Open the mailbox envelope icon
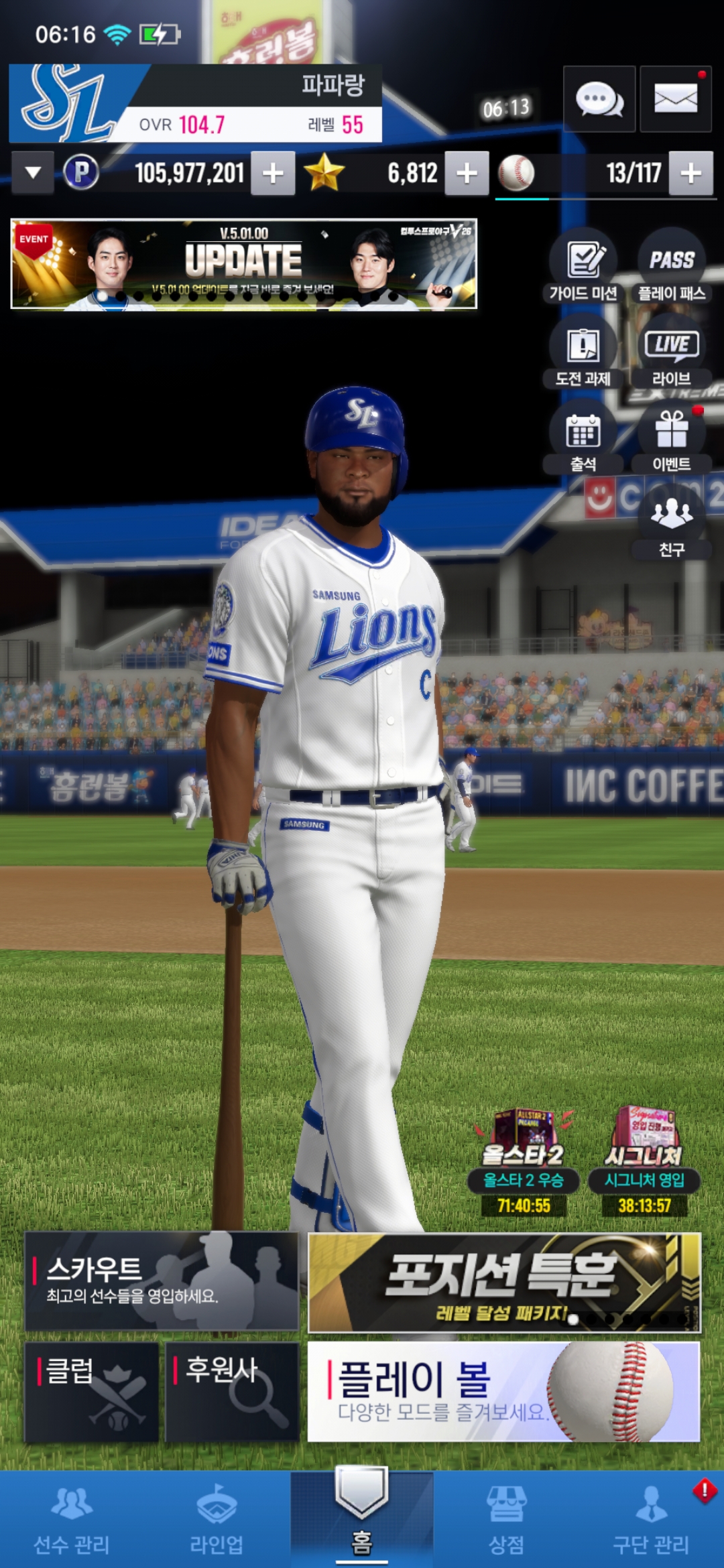The width and height of the screenshot is (724, 1568). click(x=675, y=99)
